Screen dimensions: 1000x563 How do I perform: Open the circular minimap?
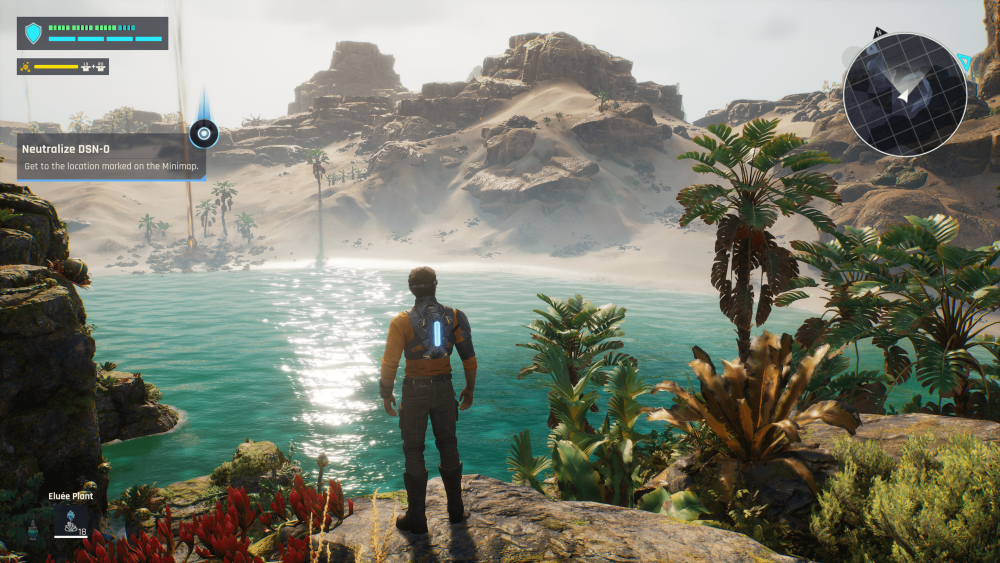(x=904, y=94)
